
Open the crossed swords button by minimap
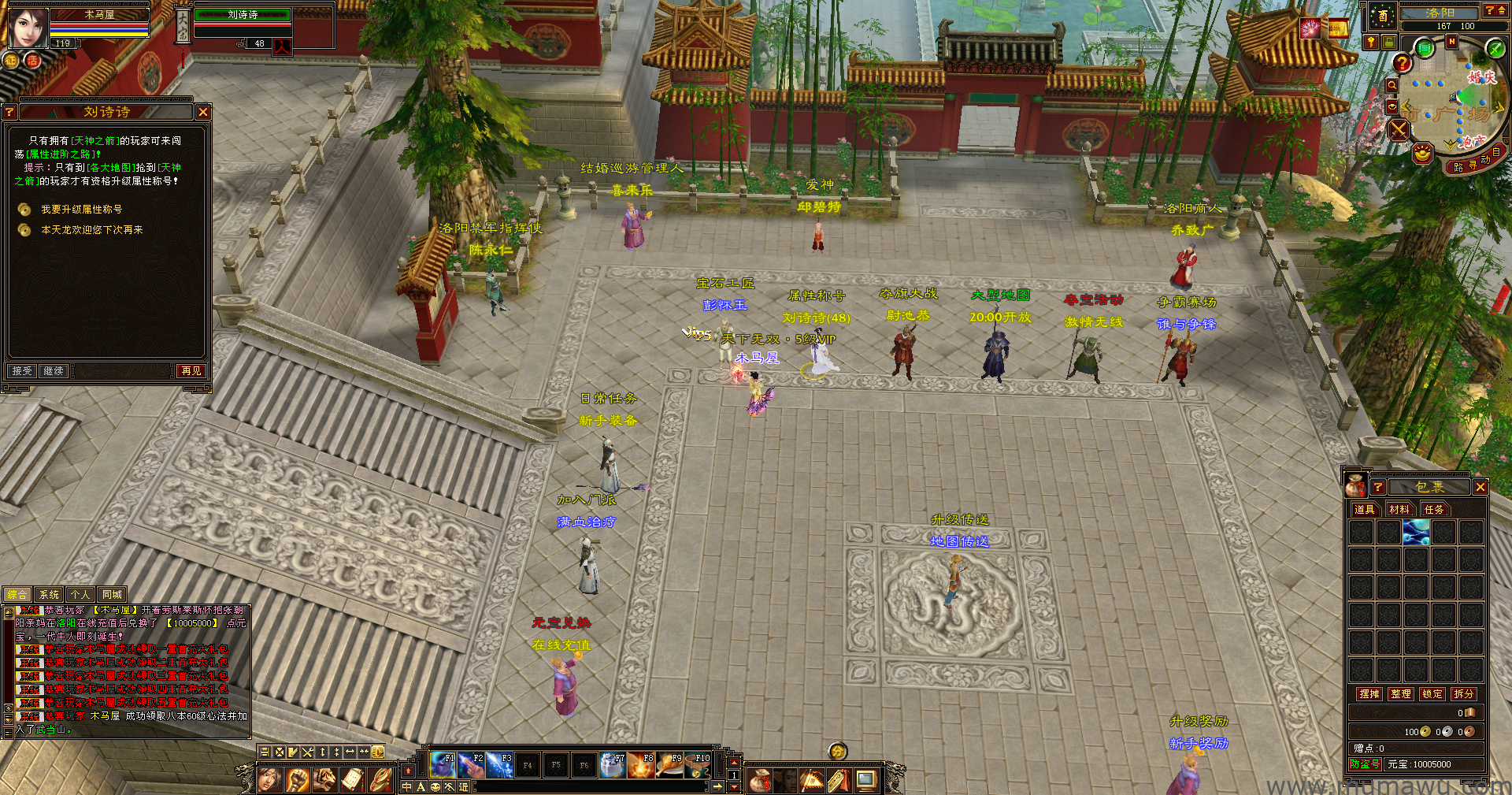click(1399, 129)
